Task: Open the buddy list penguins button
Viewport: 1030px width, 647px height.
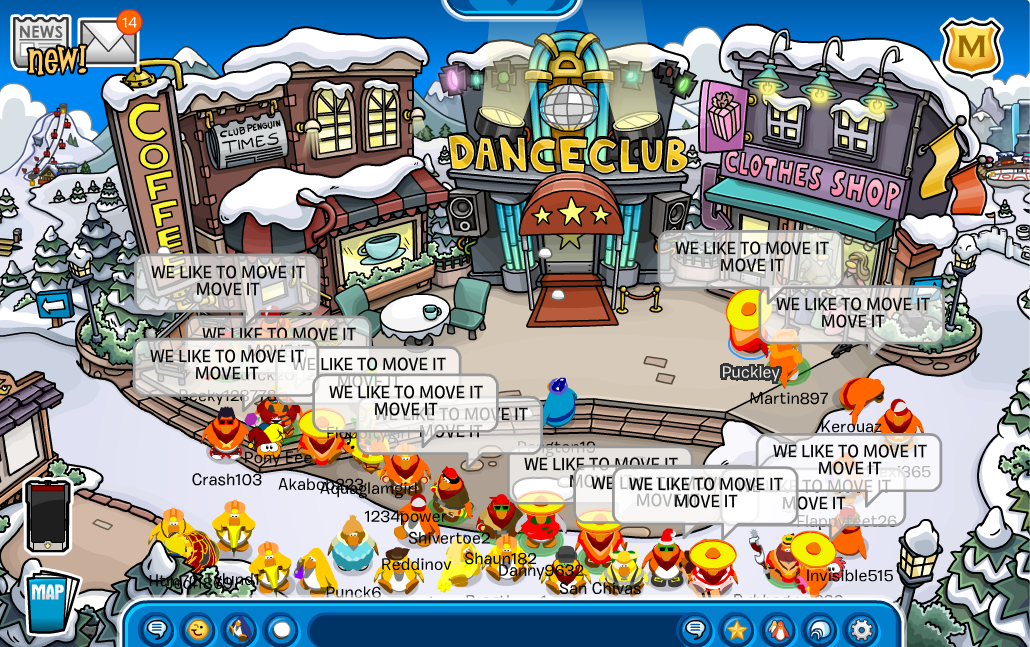Action: (778, 630)
